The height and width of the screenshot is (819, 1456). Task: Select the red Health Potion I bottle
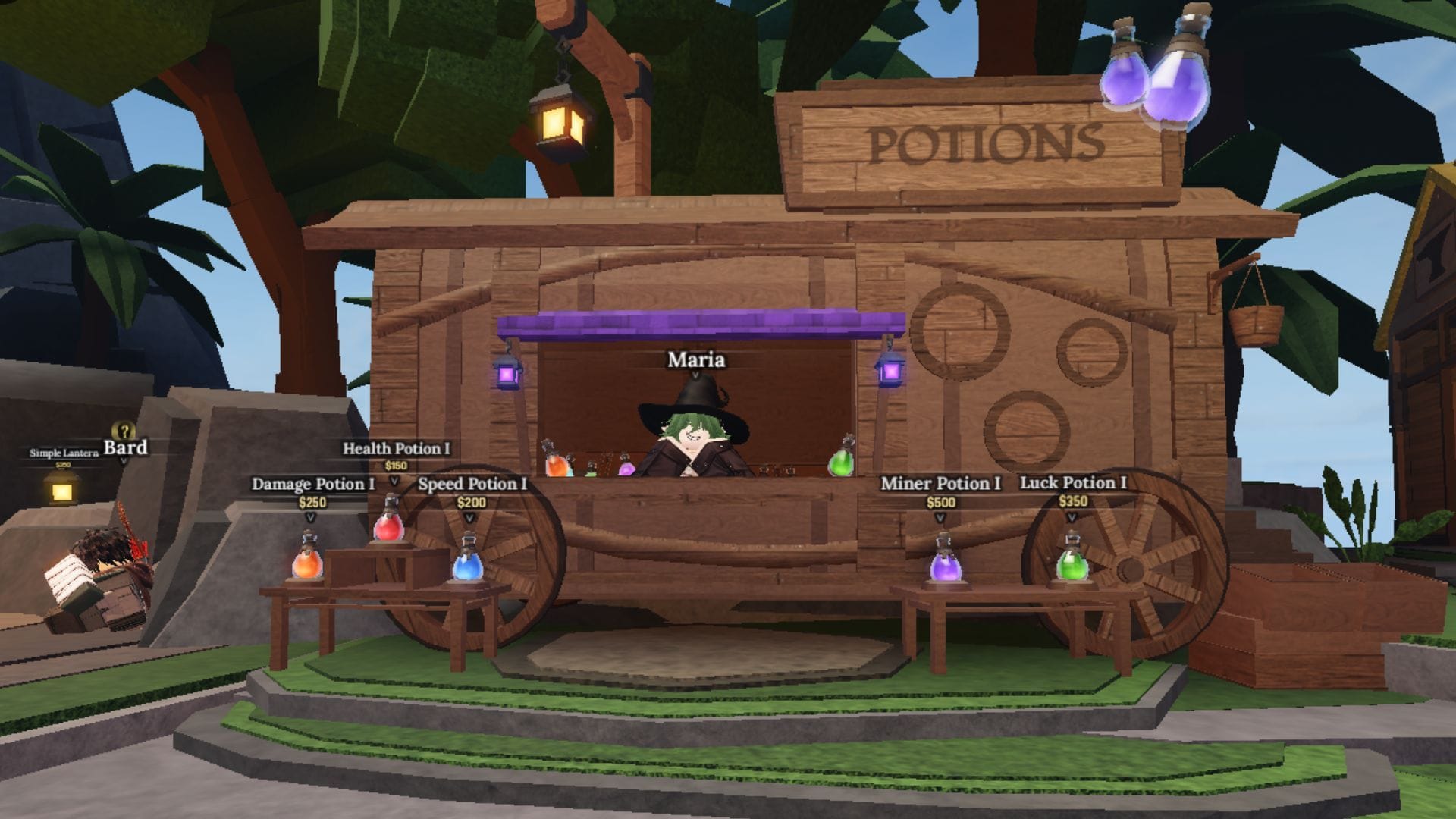[x=390, y=528]
